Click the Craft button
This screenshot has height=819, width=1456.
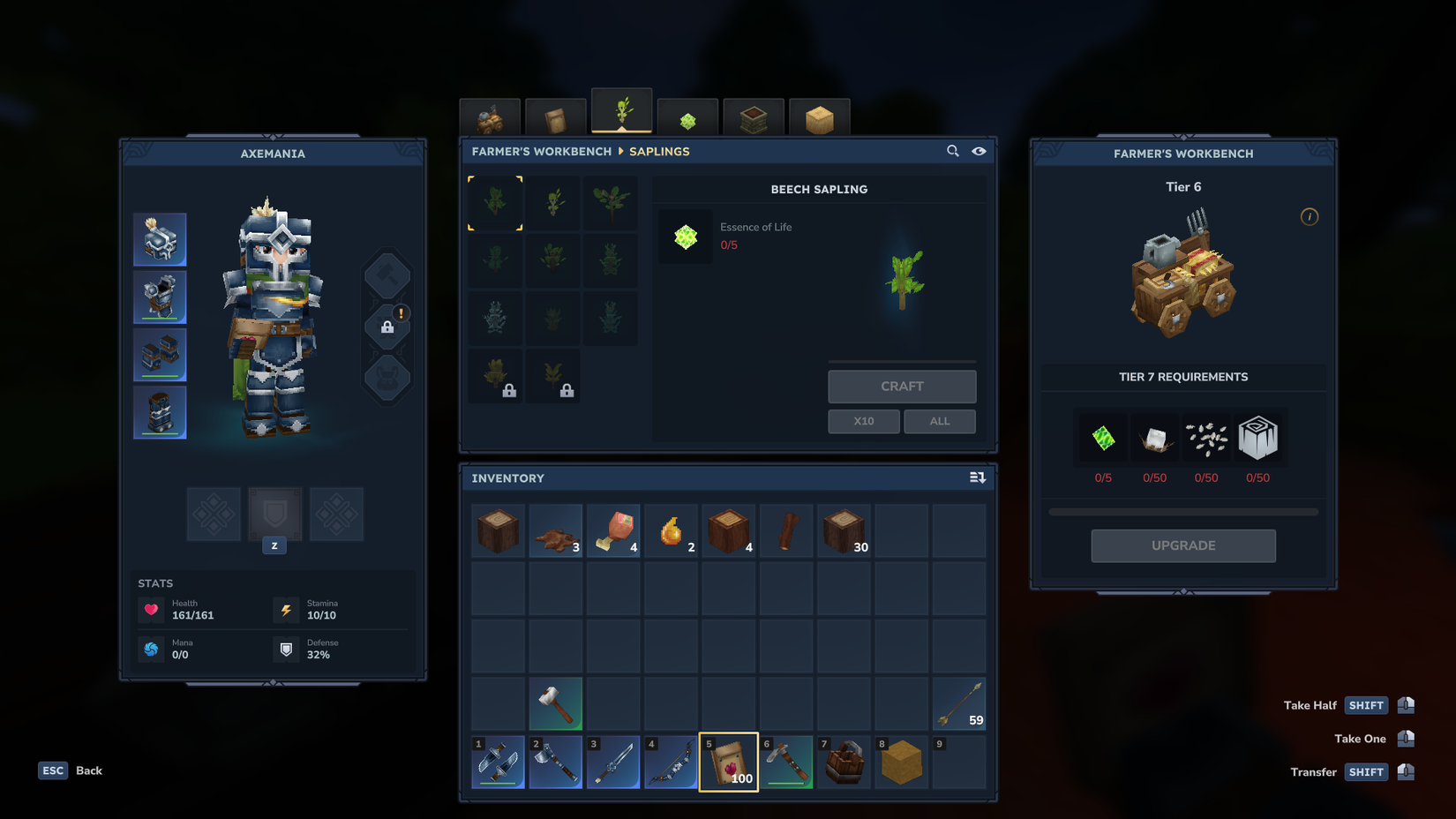click(x=902, y=386)
